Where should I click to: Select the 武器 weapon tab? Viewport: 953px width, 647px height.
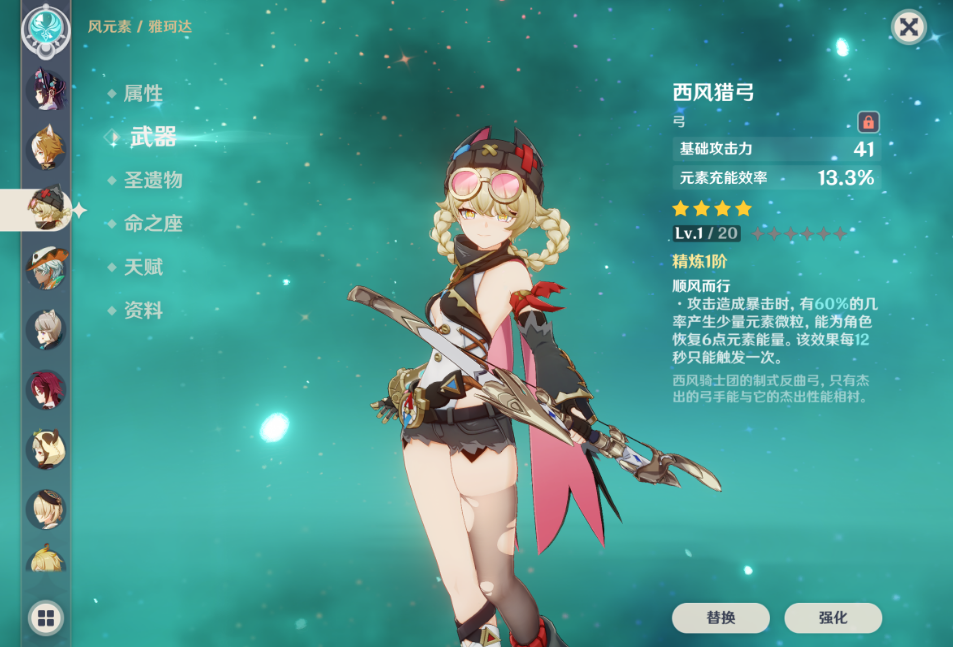pyautogui.click(x=153, y=138)
